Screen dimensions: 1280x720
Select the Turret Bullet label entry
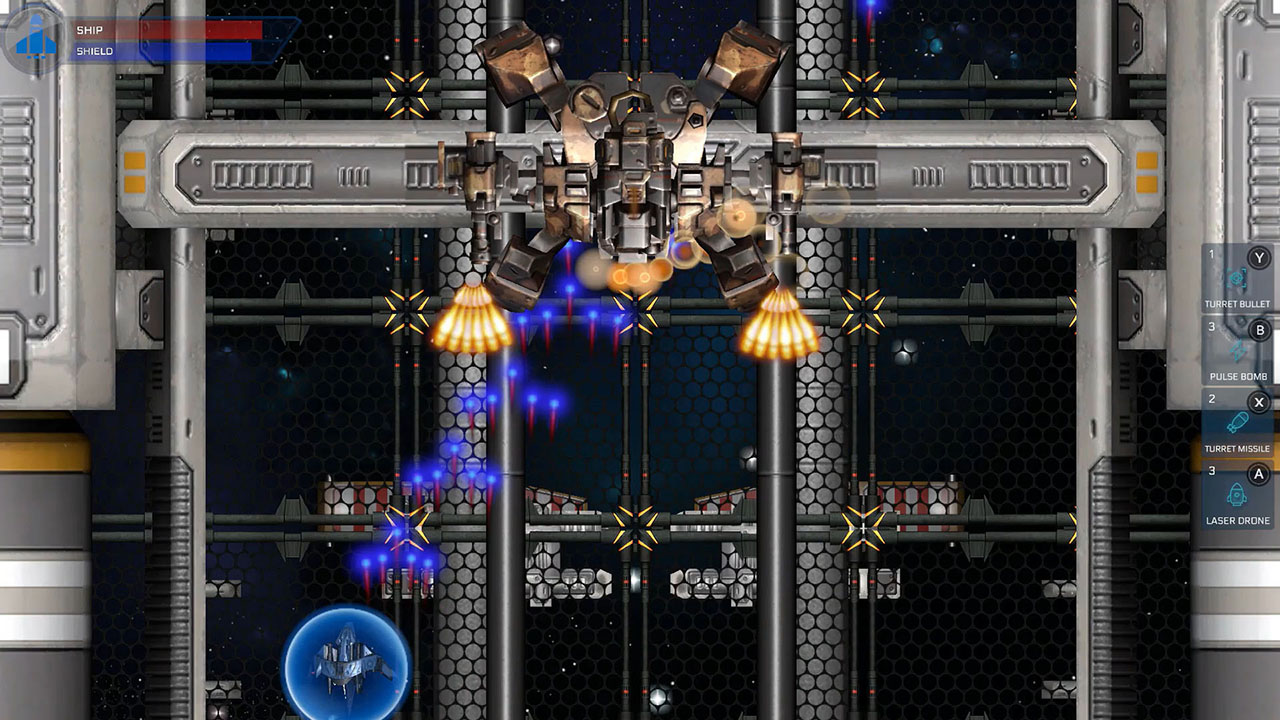pos(1237,303)
